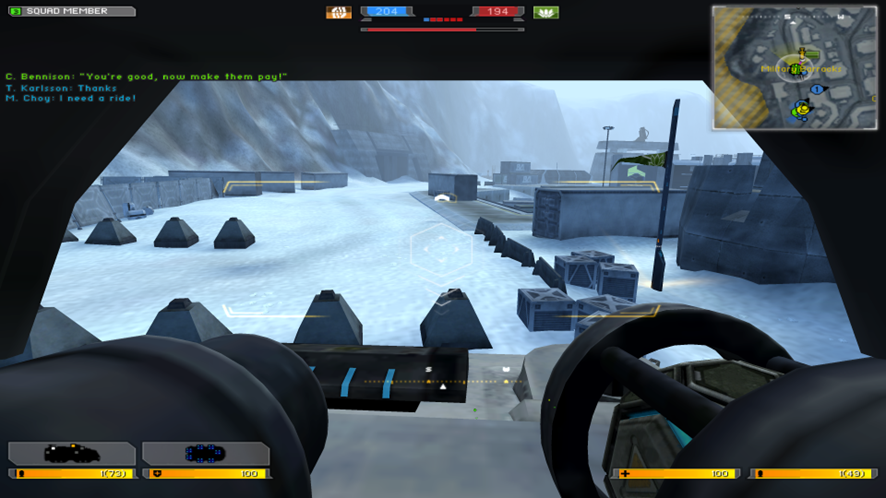The width and height of the screenshot is (886, 498).
Task: Click the blue squad 1 marker on minimap
Action: tap(816, 90)
